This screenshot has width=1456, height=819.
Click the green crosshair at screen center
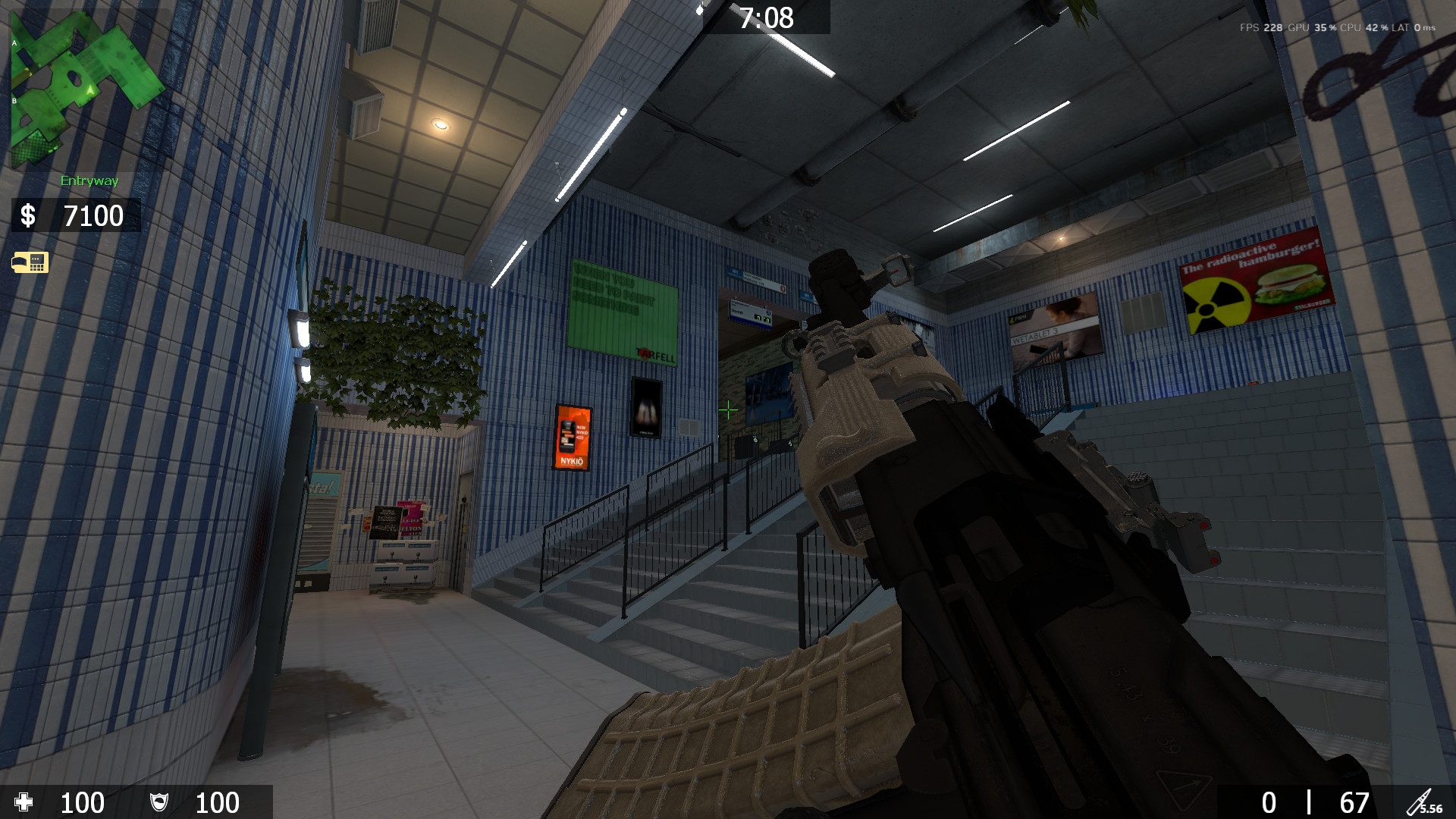pos(727,410)
